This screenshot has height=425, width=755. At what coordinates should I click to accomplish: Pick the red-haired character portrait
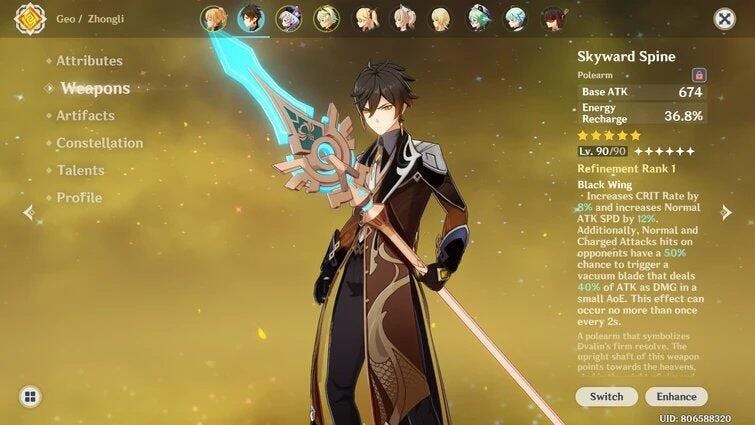[x=553, y=19]
